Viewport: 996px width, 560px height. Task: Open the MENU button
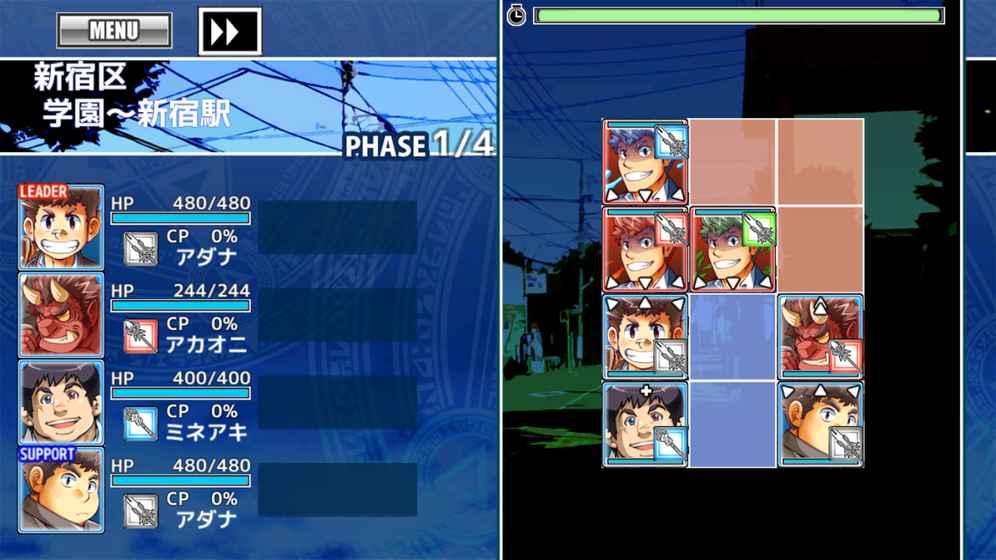pyautogui.click(x=114, y=31)
